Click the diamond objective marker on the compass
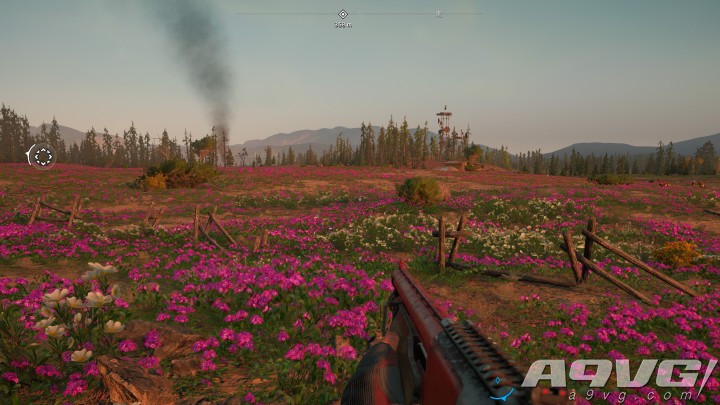Viewport: 720px width, 405px height. pyautogui.click(x=343, y=14)
